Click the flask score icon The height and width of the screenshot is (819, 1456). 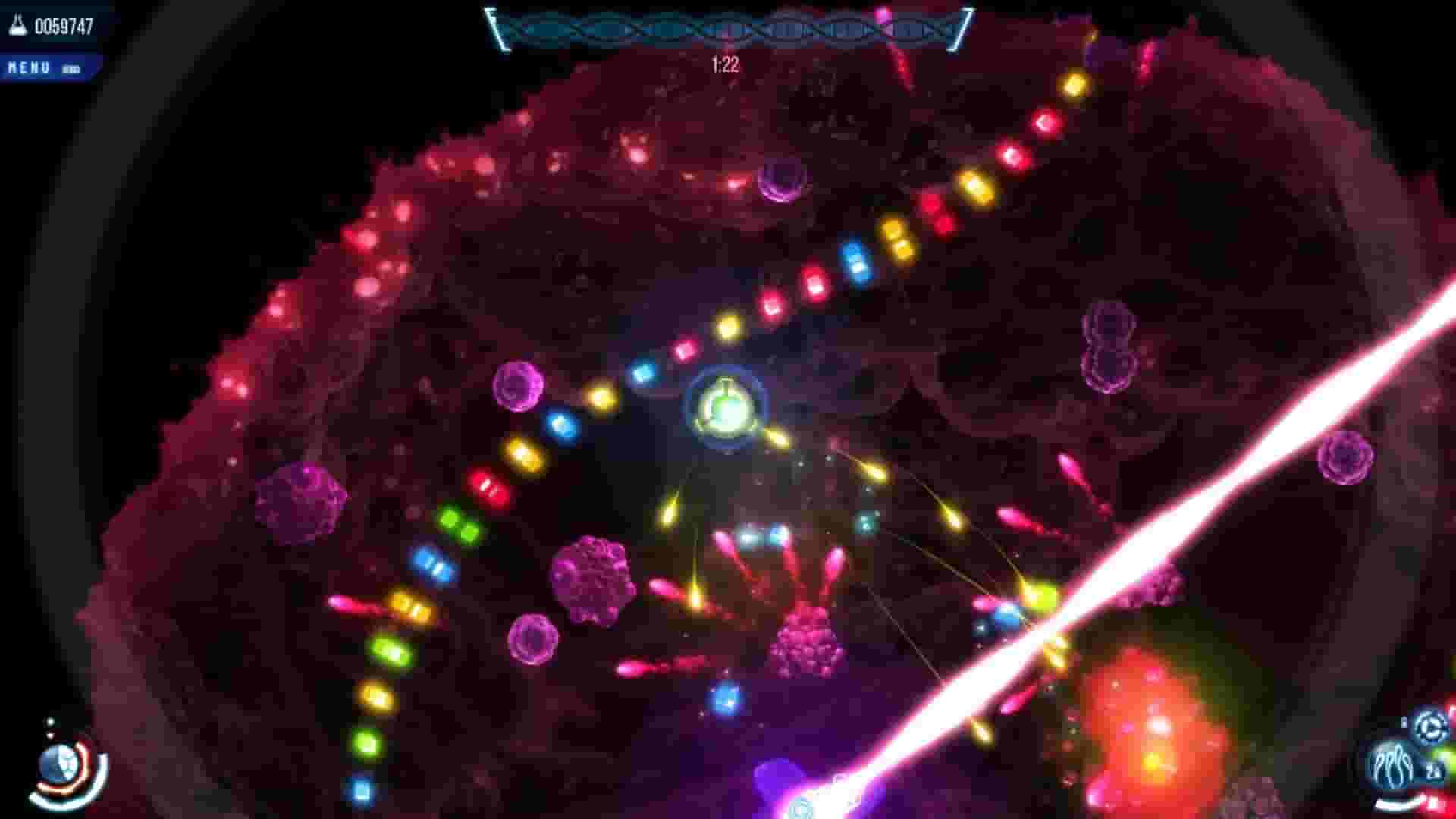point(17,24)
